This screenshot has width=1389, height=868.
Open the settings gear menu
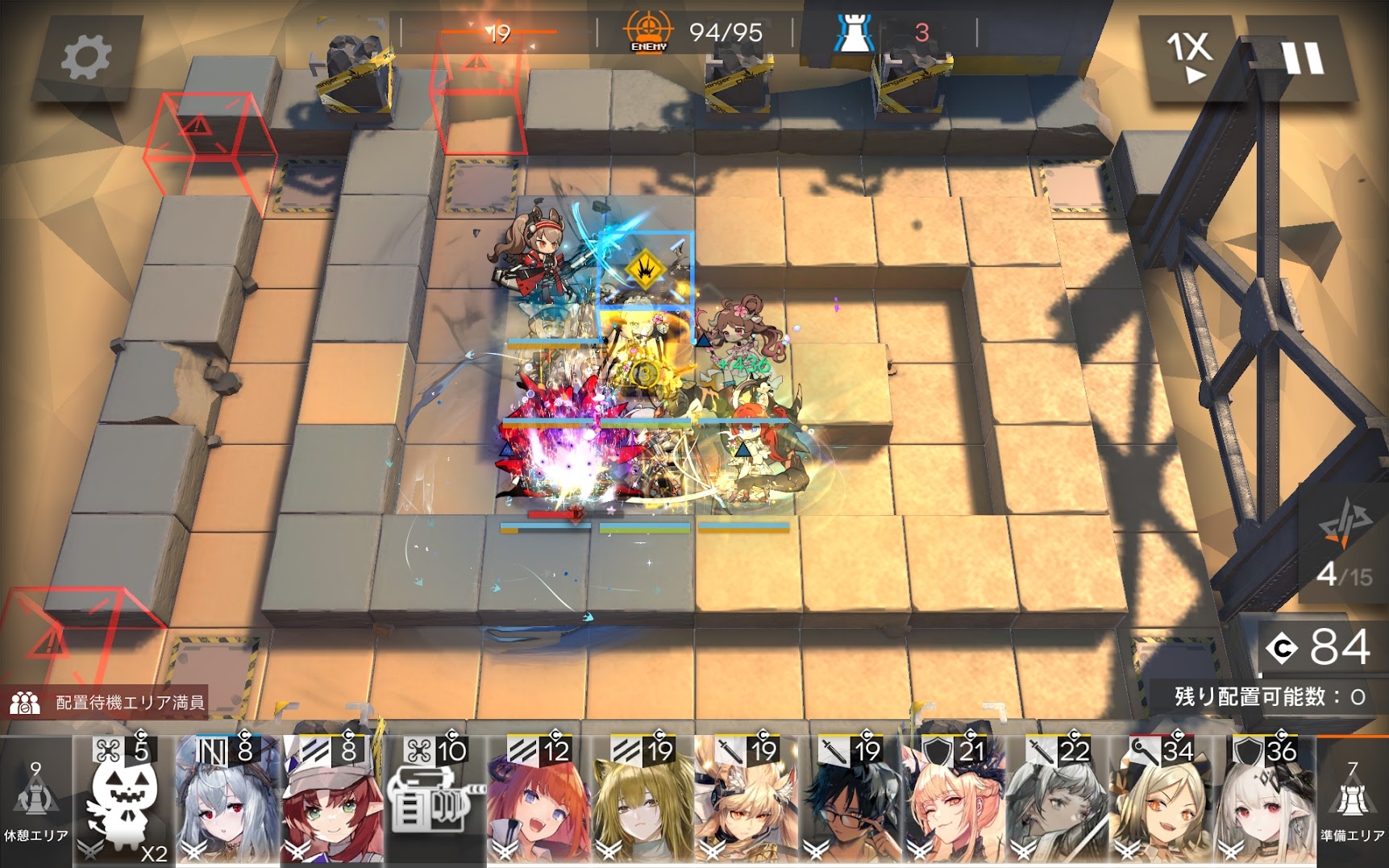(85, 58)
